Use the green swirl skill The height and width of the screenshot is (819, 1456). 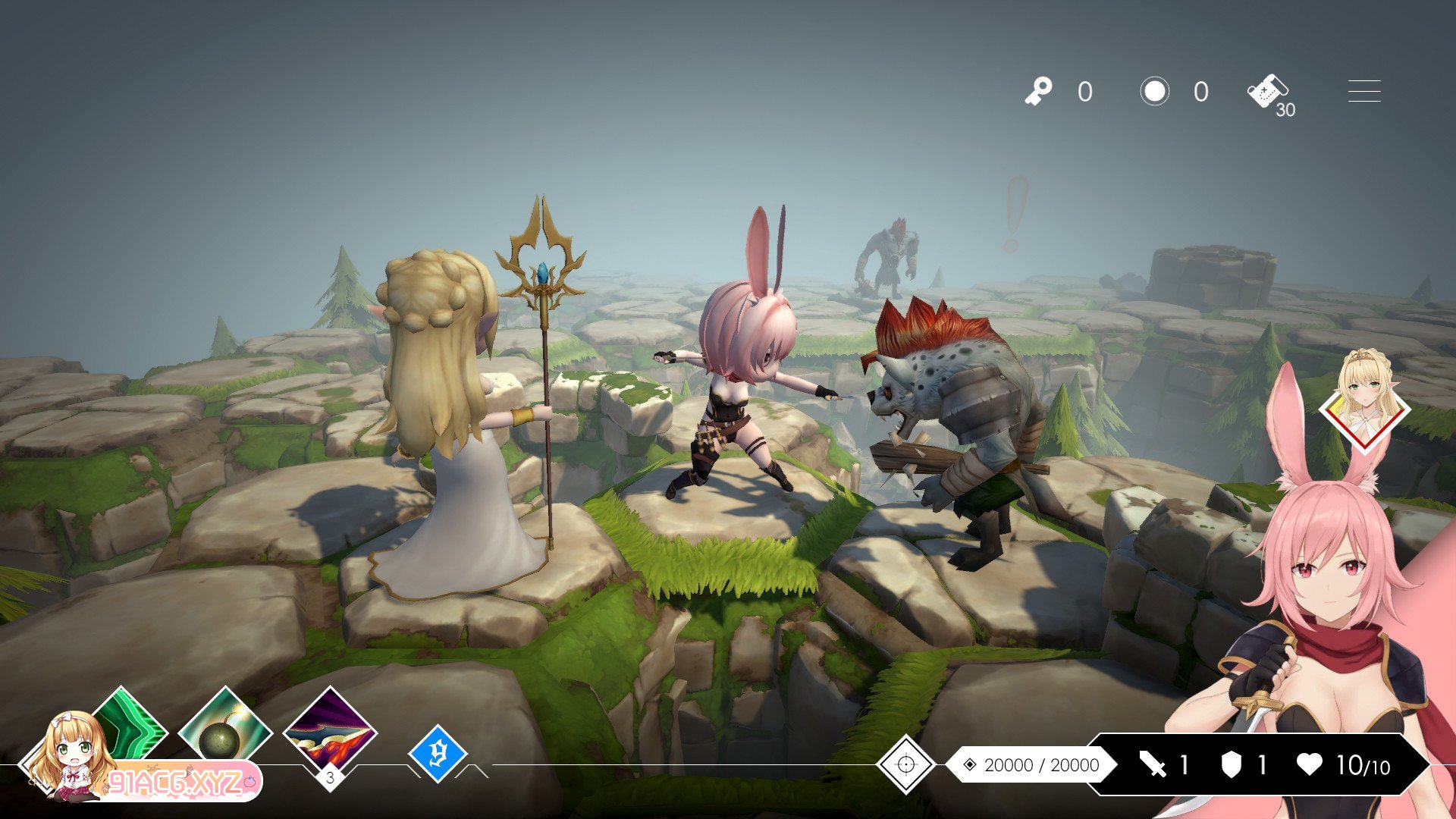tap(129, 724)
